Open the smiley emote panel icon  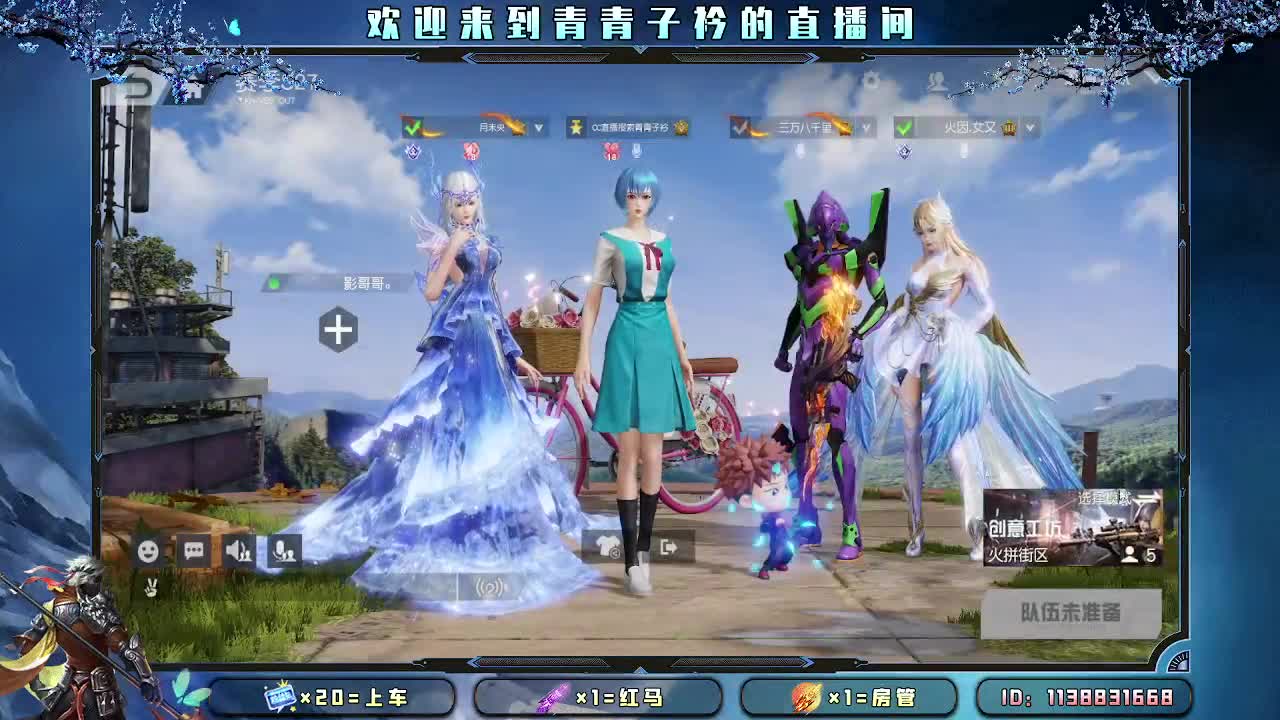[x=149, y=551]
